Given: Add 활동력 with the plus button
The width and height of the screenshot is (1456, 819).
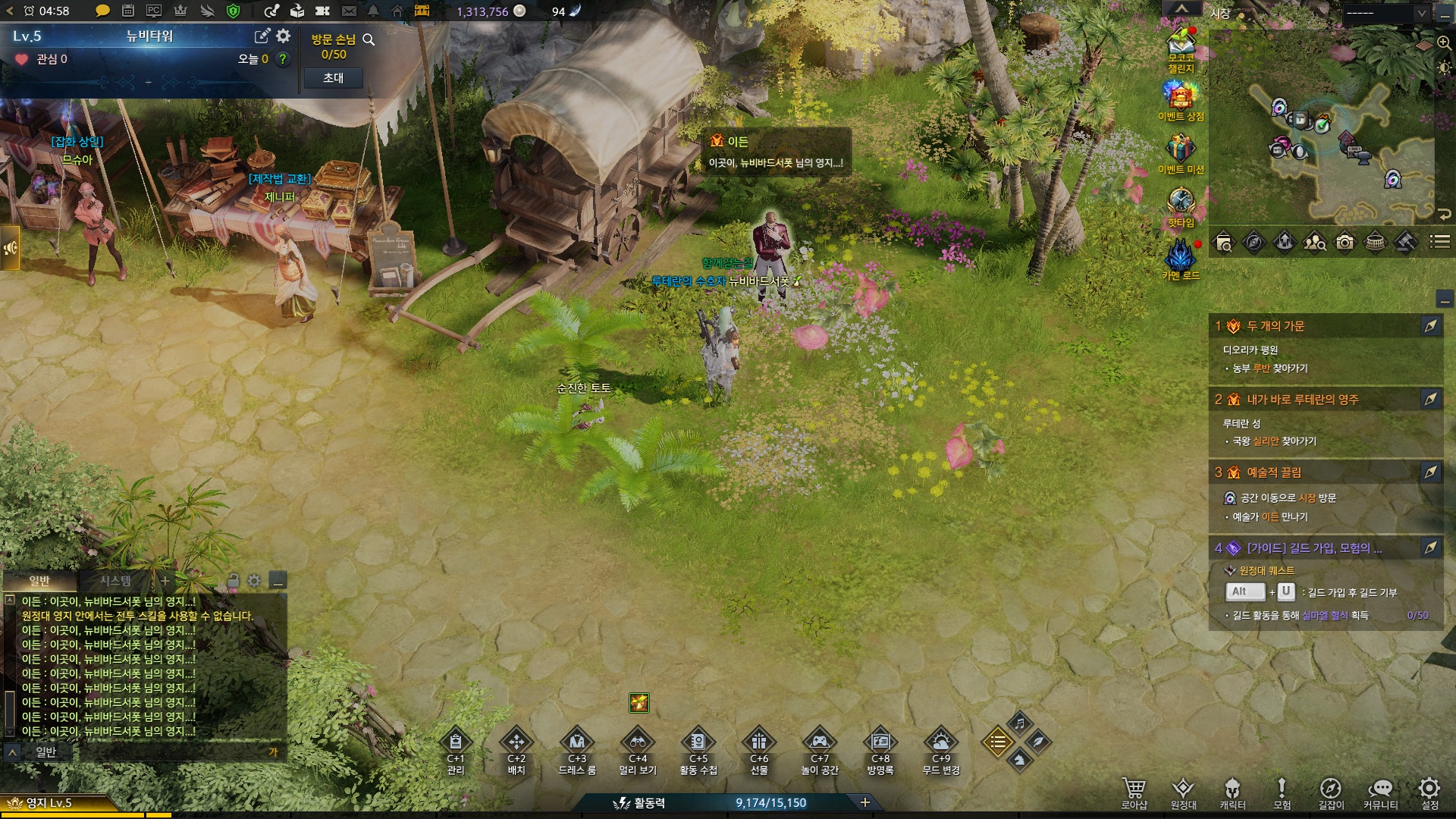Looking at the screenshot, I should [865, 802].
